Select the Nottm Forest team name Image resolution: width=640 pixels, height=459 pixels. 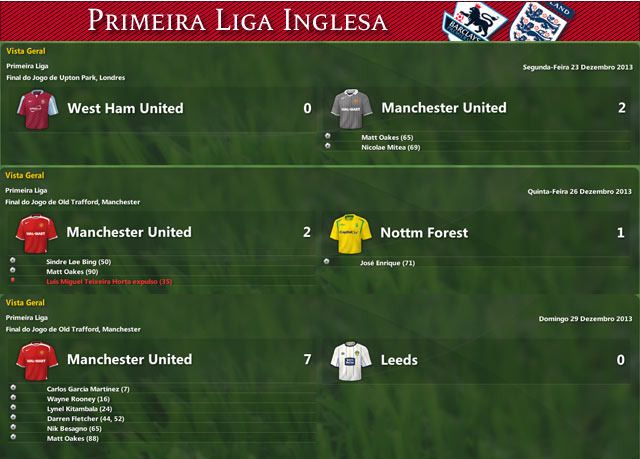424,233
